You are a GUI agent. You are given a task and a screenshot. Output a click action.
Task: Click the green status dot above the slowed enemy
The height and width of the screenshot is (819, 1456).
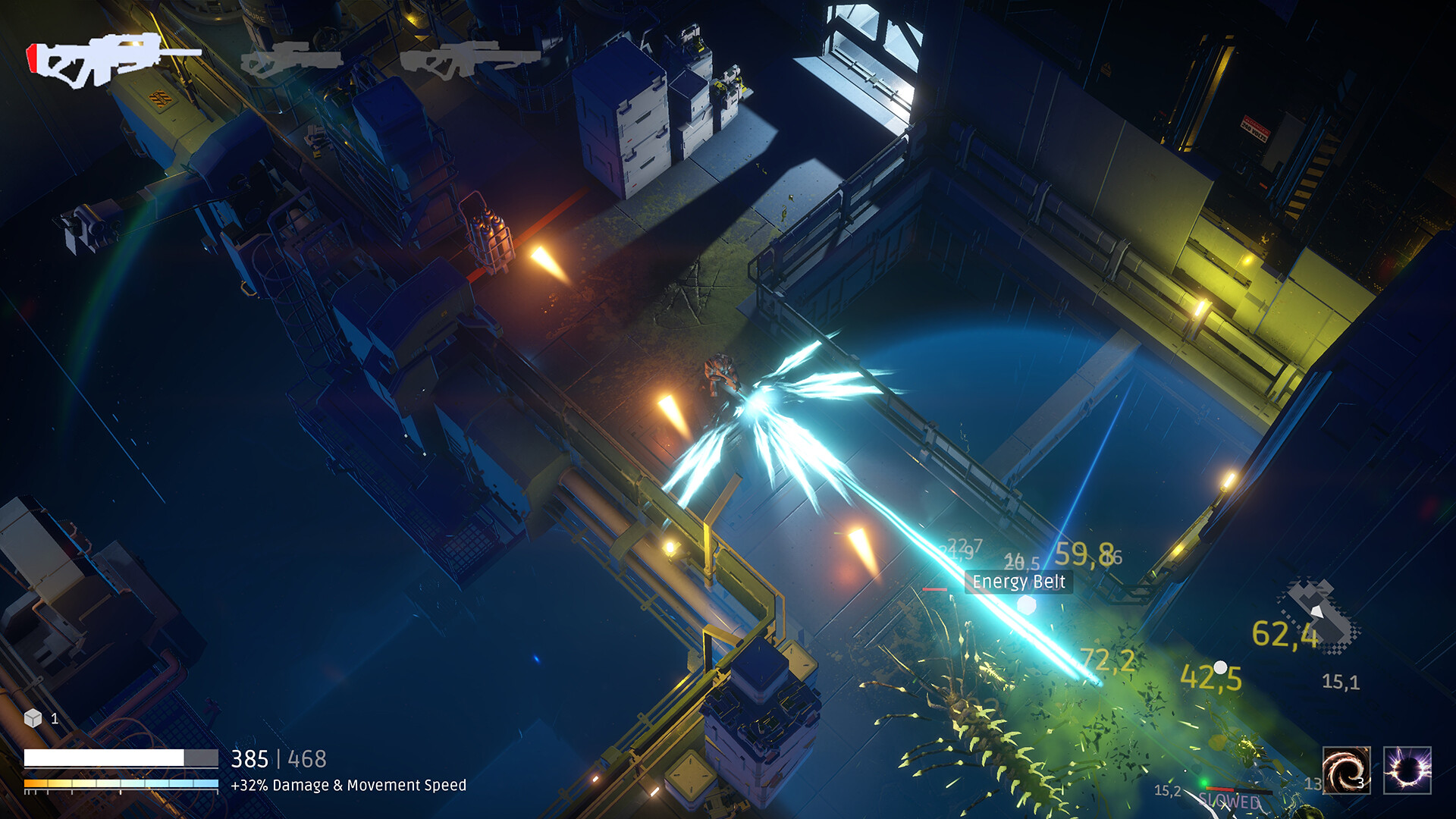click(x=1203, y=781)
